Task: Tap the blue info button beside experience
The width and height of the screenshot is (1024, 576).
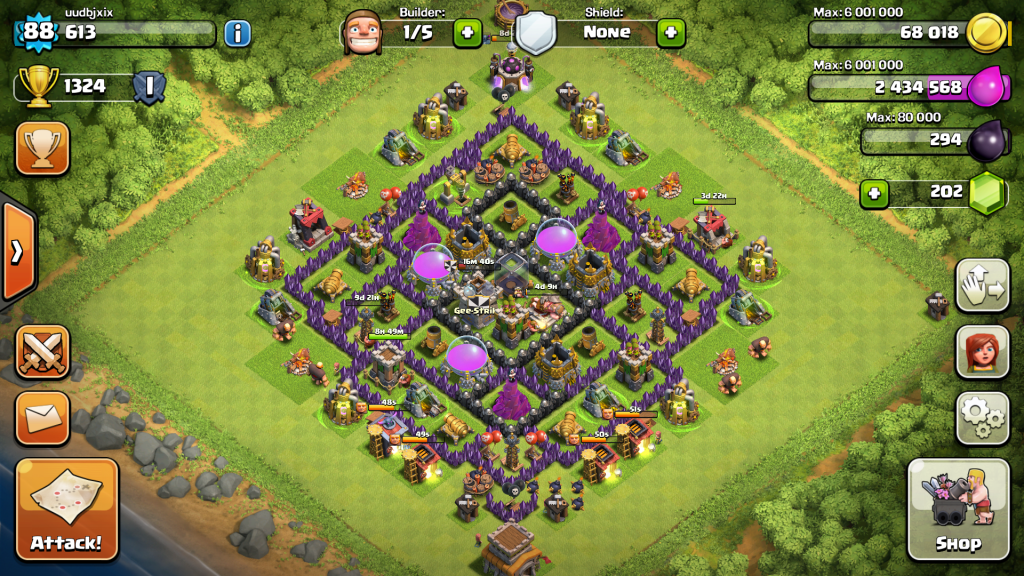Action: tap(237, 33)
